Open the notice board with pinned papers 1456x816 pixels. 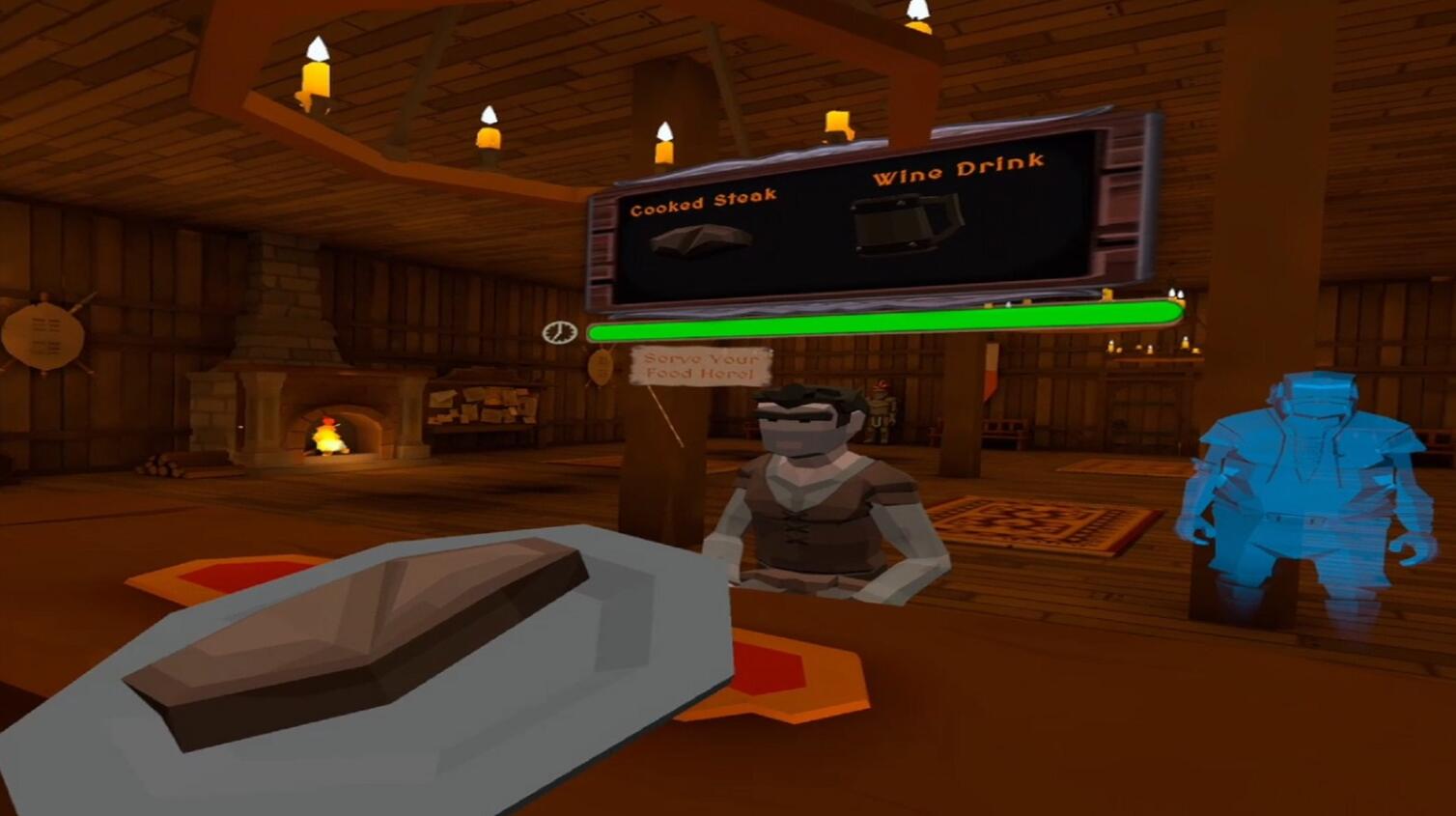click(483, 406)
